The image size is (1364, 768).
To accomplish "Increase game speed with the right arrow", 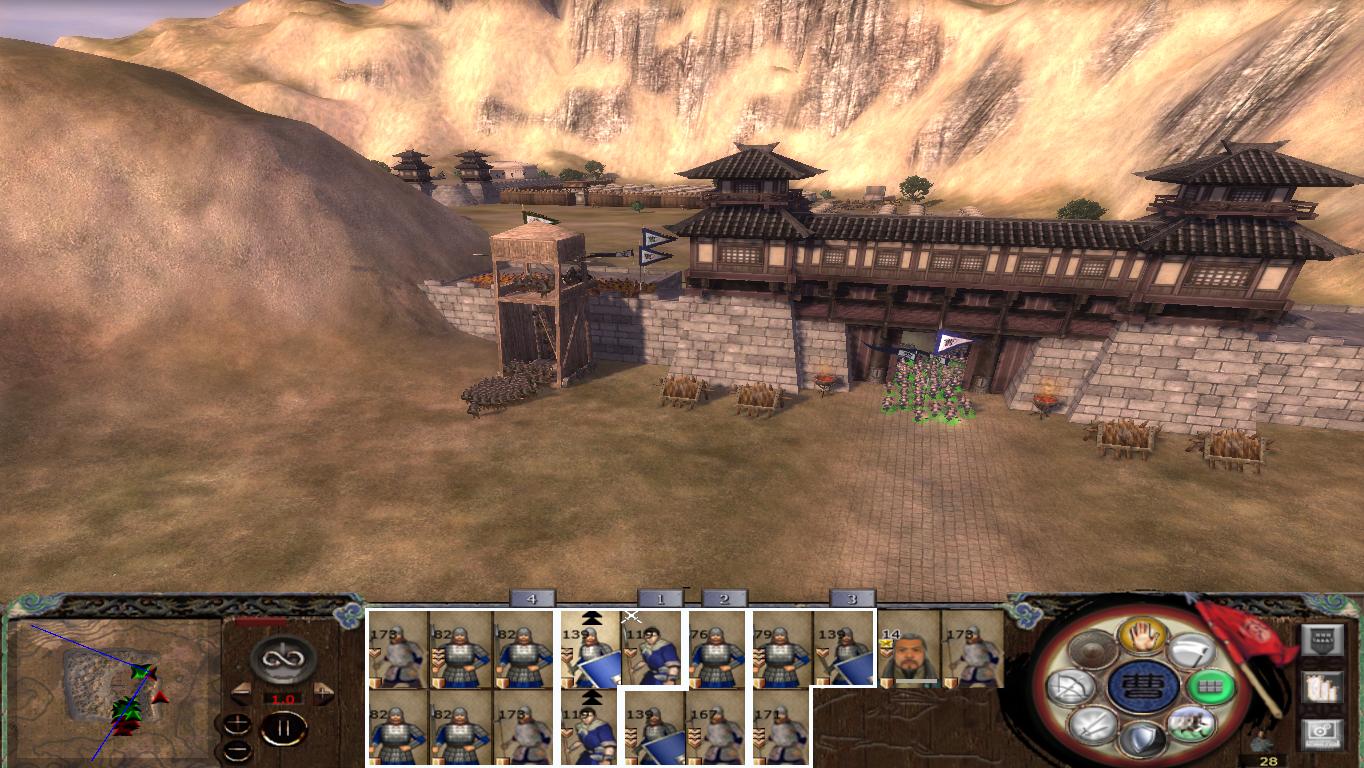I will coord(321,692).
